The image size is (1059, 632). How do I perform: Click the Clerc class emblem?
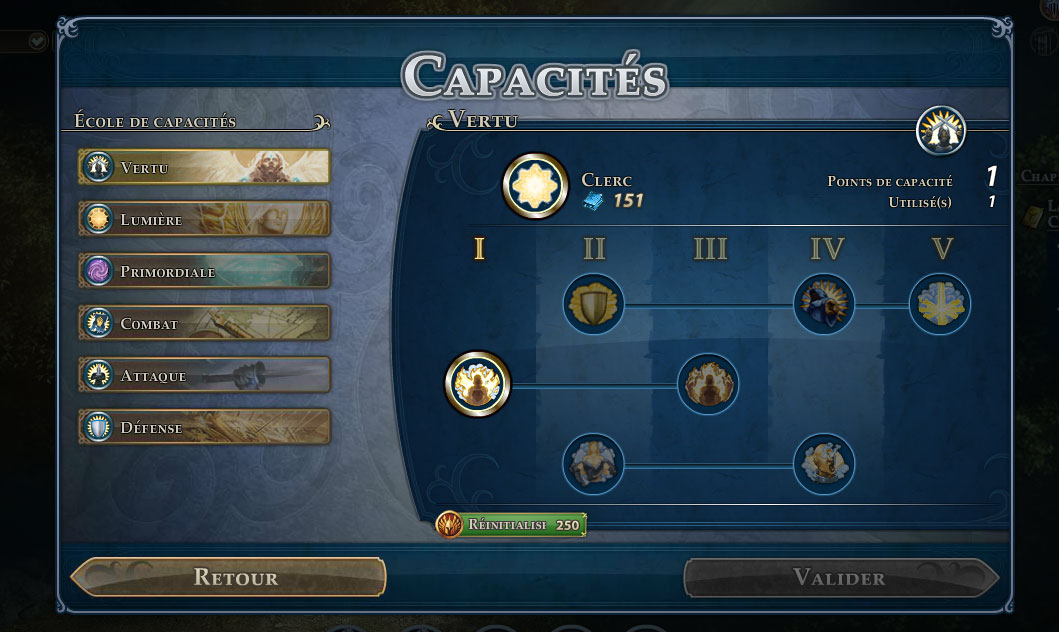coord(535,186)
